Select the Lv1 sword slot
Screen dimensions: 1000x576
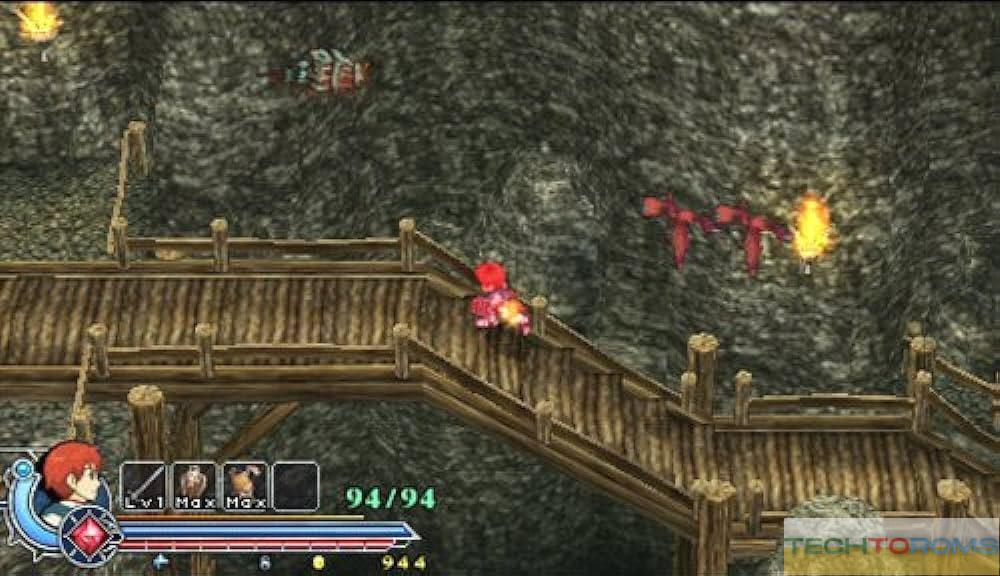143,486
